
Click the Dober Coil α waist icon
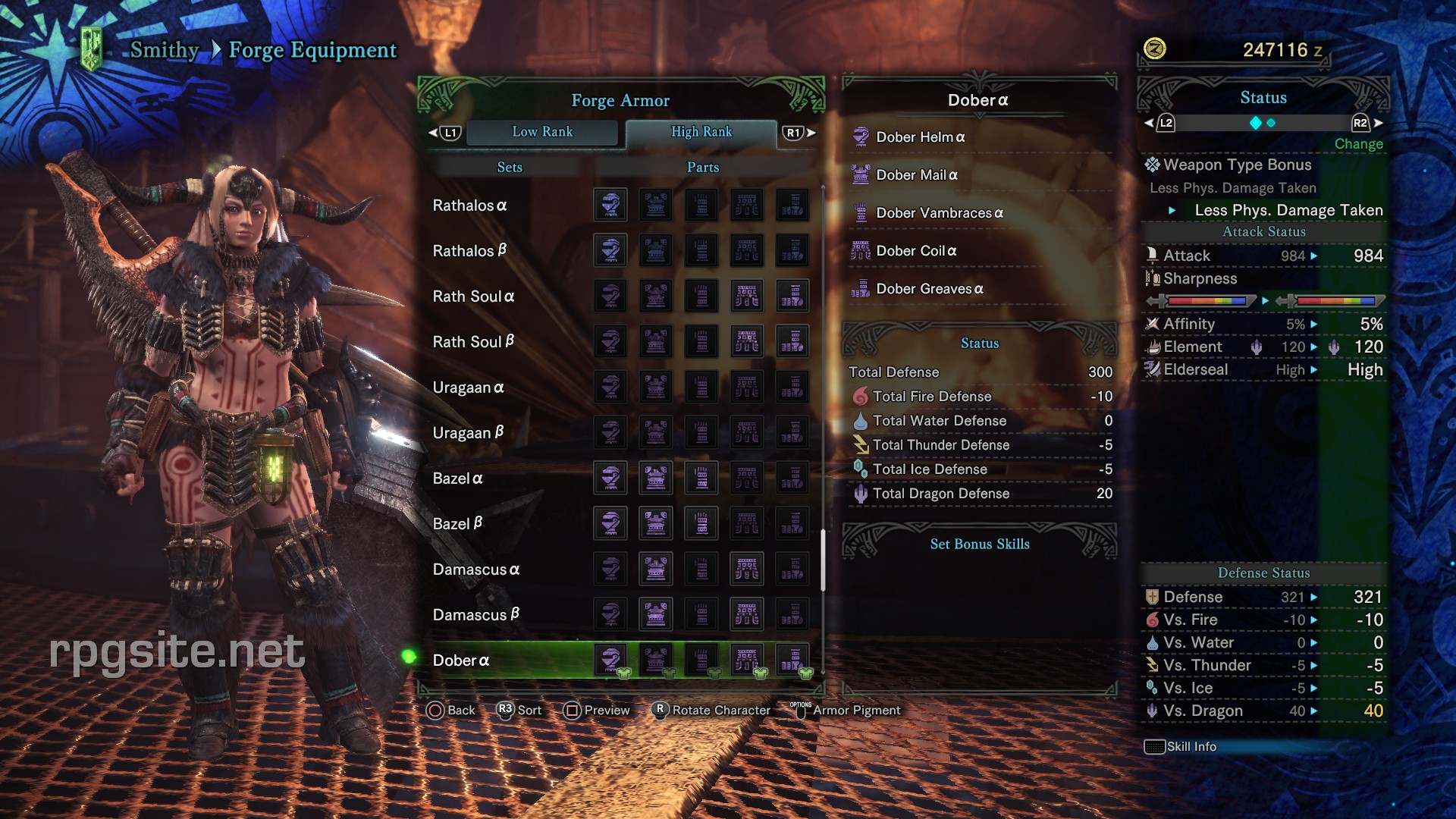click(861, 250)
